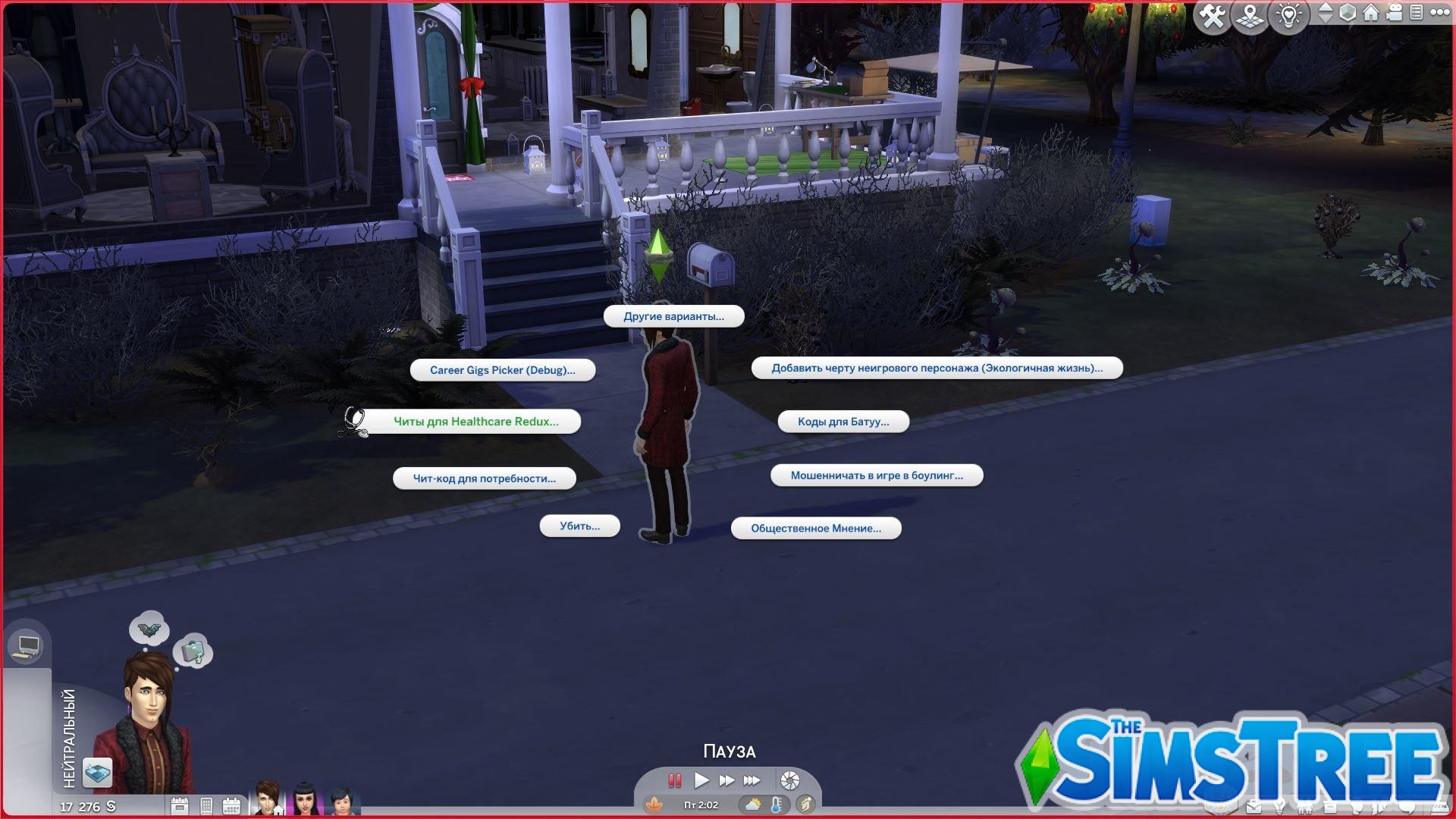1456x819 pixels.
Task: Open notifications with the notebook icon
Action: point(1415,14)
